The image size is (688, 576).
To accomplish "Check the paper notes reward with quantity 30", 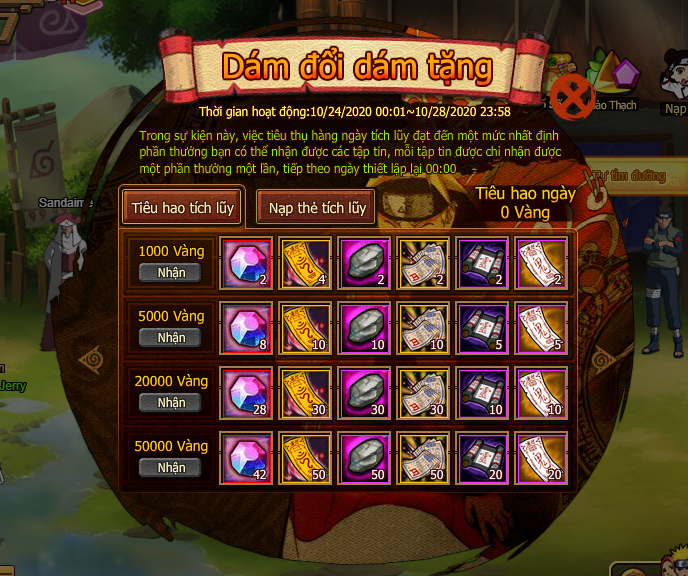I will tap(423, 393).
